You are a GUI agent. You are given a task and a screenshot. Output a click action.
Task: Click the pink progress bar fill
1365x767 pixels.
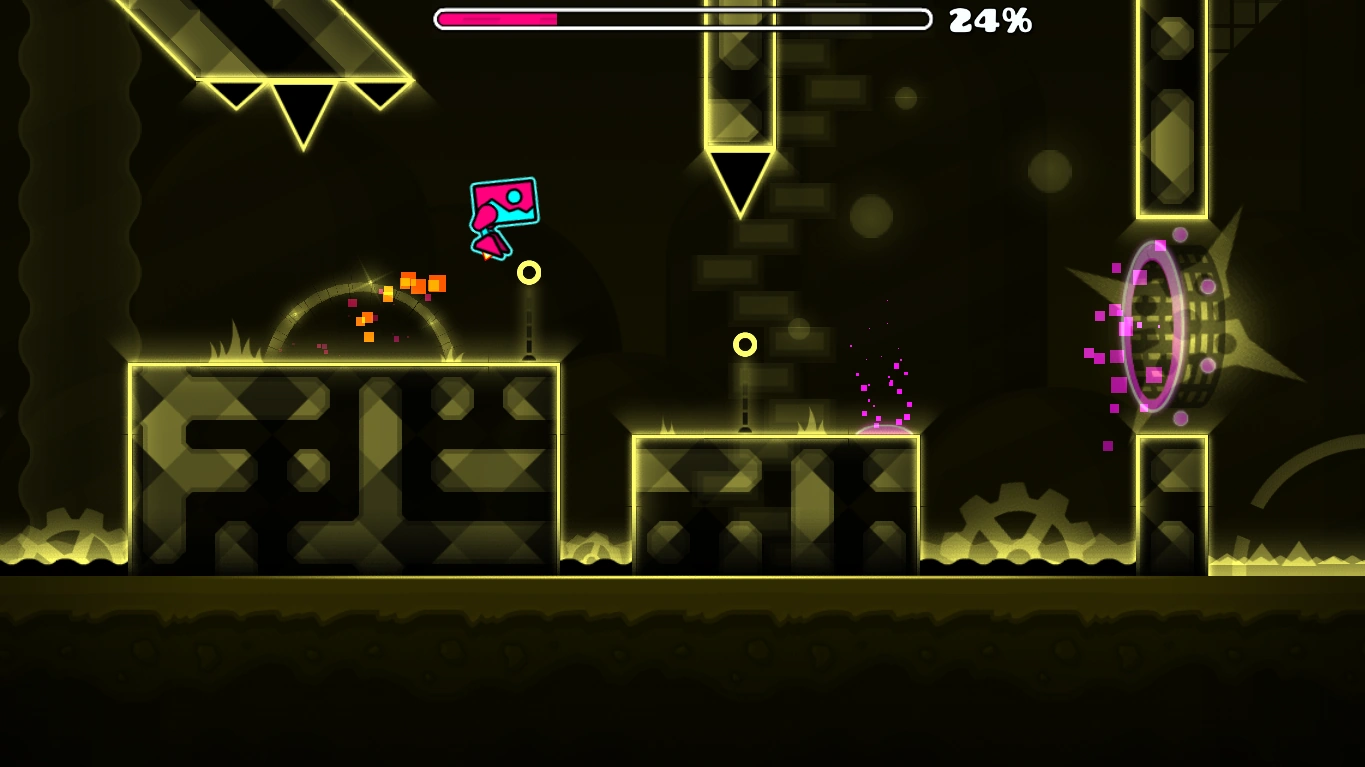[x=495, y=18]
